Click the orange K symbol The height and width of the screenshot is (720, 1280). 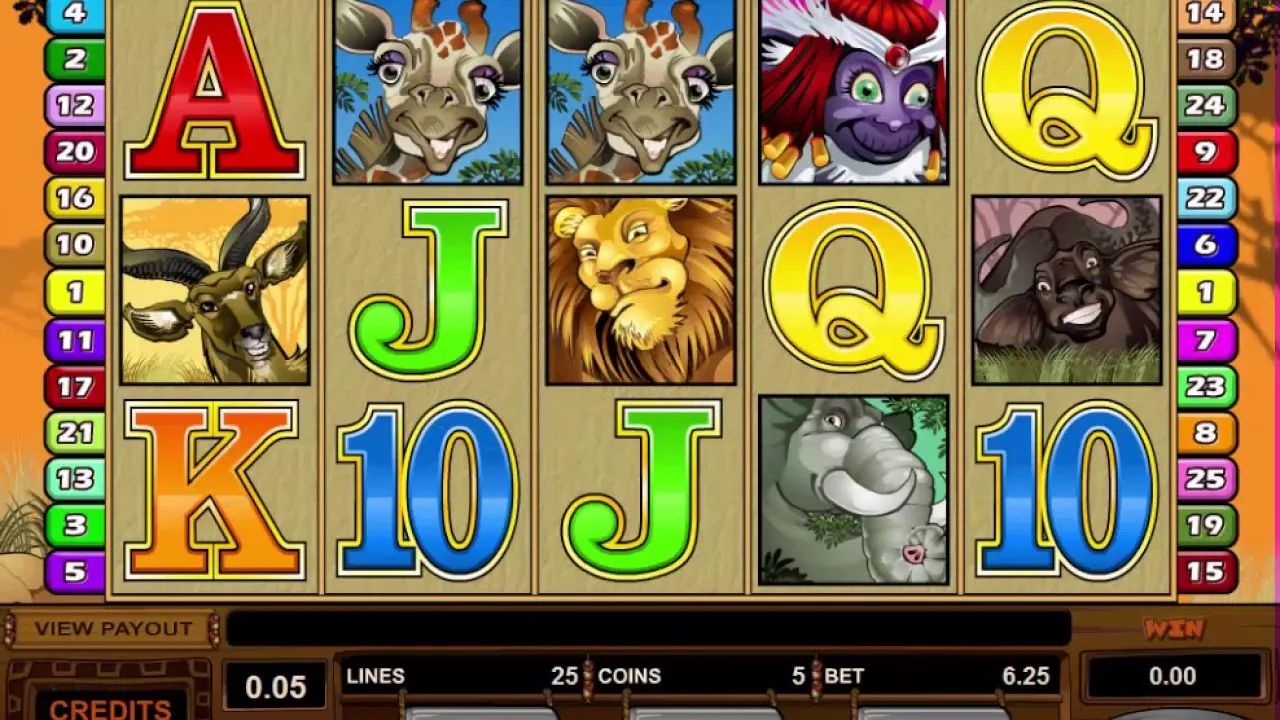(210, 490)
